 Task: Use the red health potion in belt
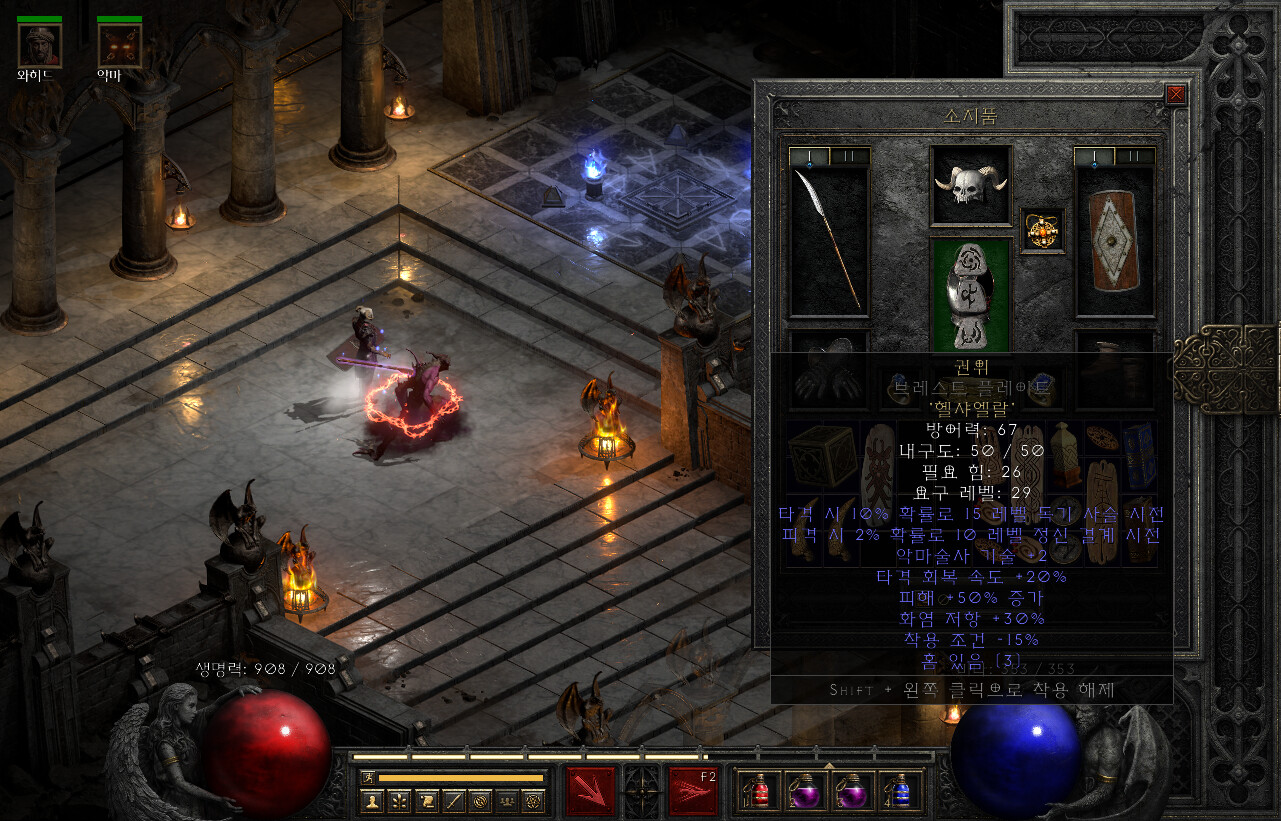point(758,791)
